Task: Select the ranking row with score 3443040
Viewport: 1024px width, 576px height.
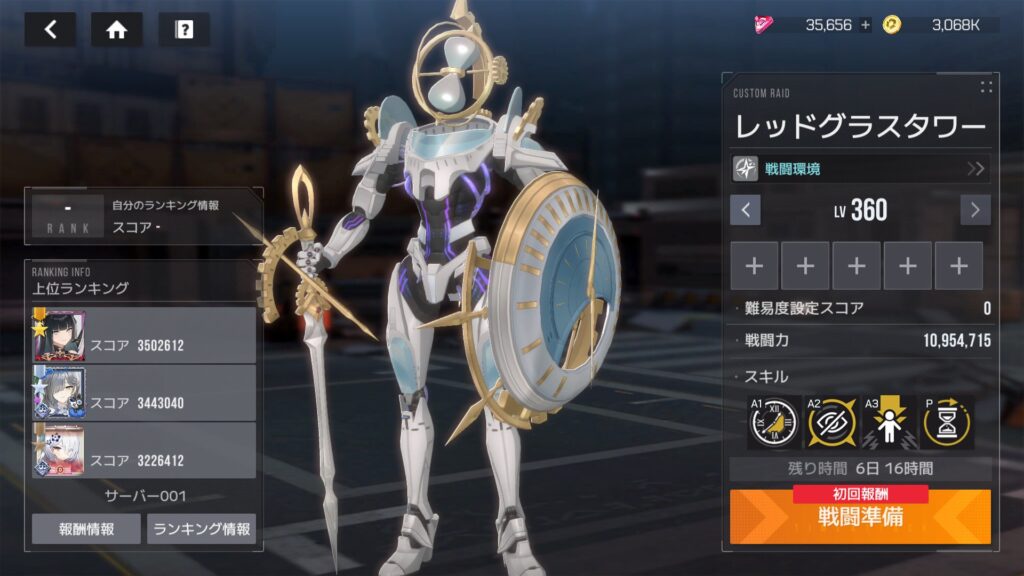Action: (144, 392)
